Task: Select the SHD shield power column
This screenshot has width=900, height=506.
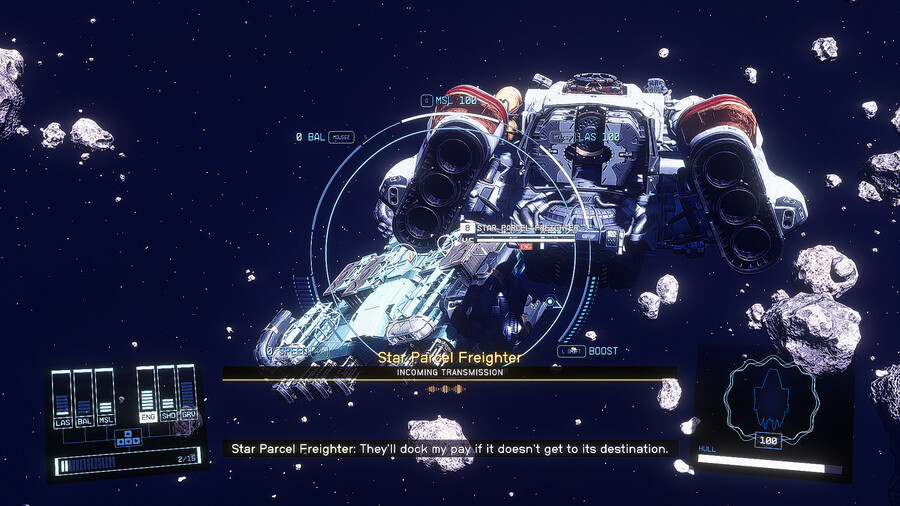Action: click(167, 396)
